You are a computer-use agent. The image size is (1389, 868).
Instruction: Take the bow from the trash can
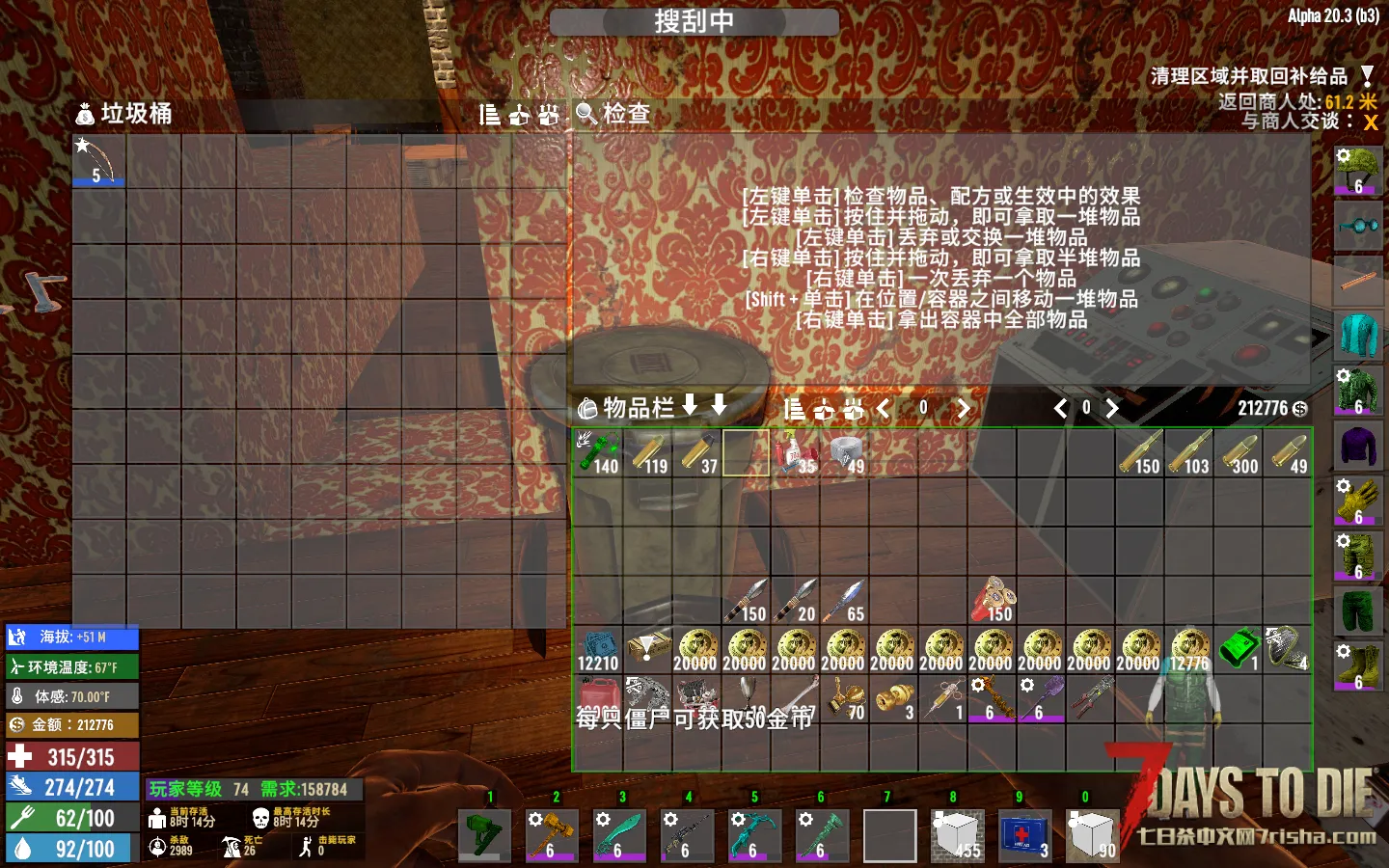98,160
